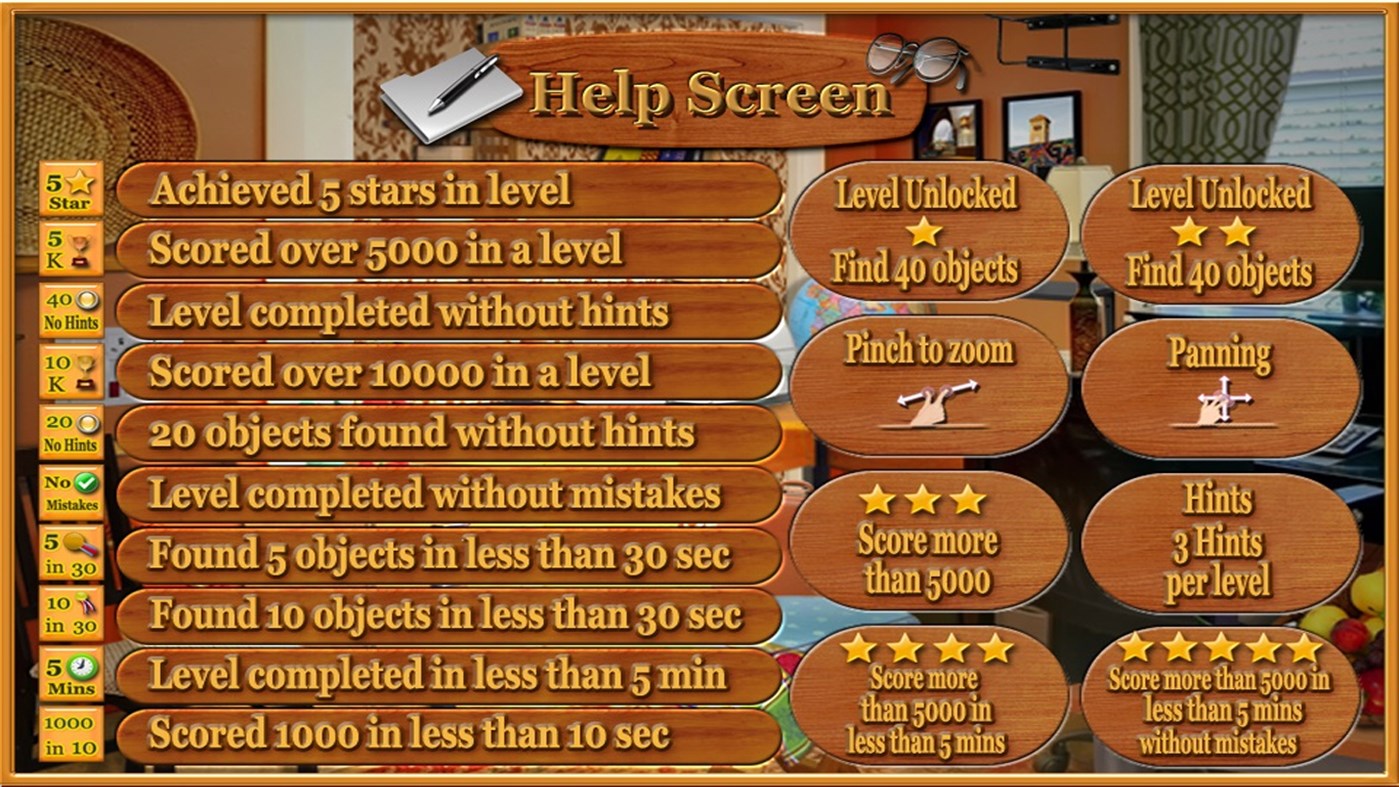This screenshot has width=1399, height=787.
Task: Select the 5 Star achievement icon
Action: pyautogui.click(x=67, y=190)
